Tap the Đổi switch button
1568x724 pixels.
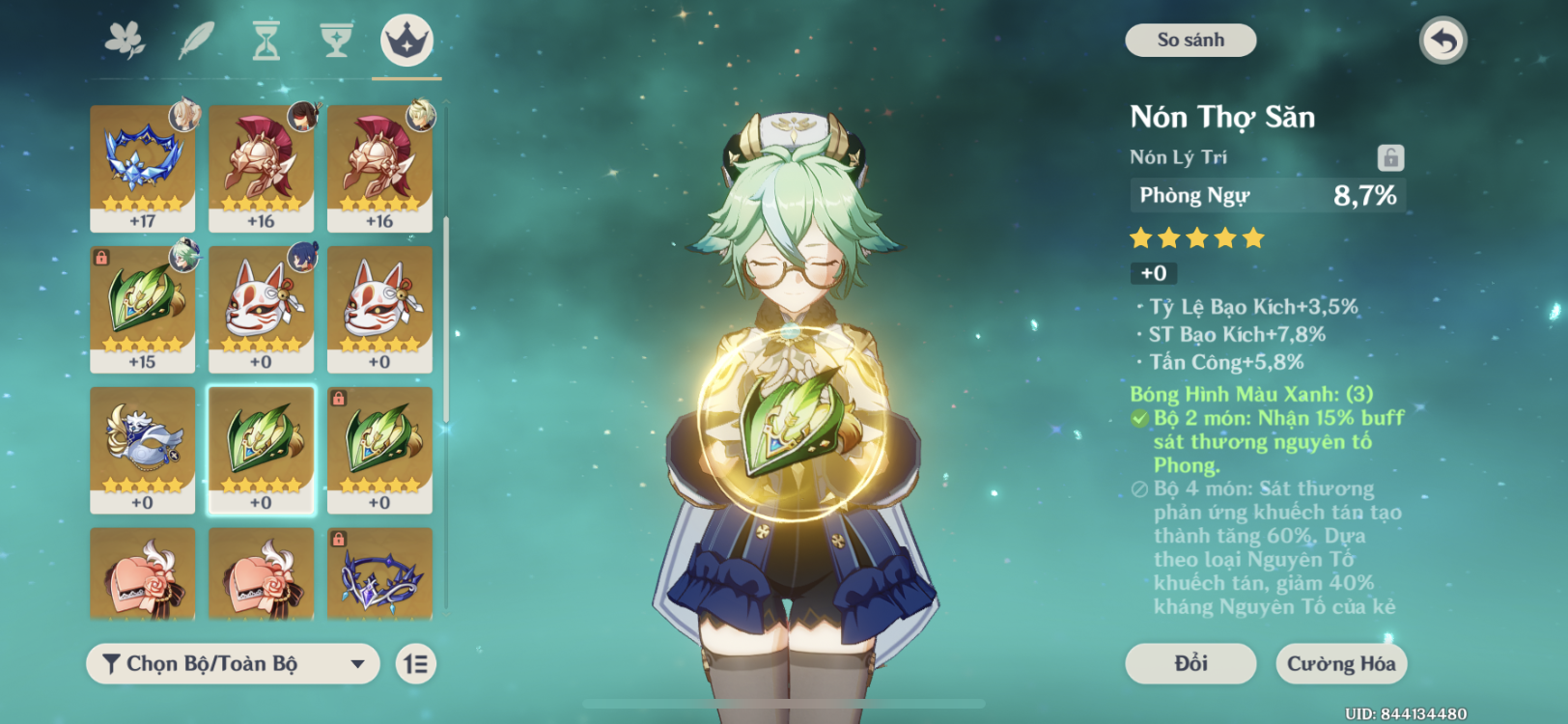(1190, 664)
